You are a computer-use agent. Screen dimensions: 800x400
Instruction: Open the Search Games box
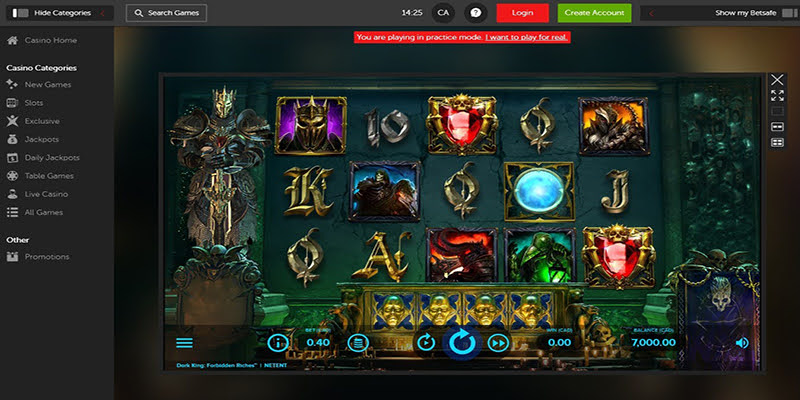click(x=167, y=13)
